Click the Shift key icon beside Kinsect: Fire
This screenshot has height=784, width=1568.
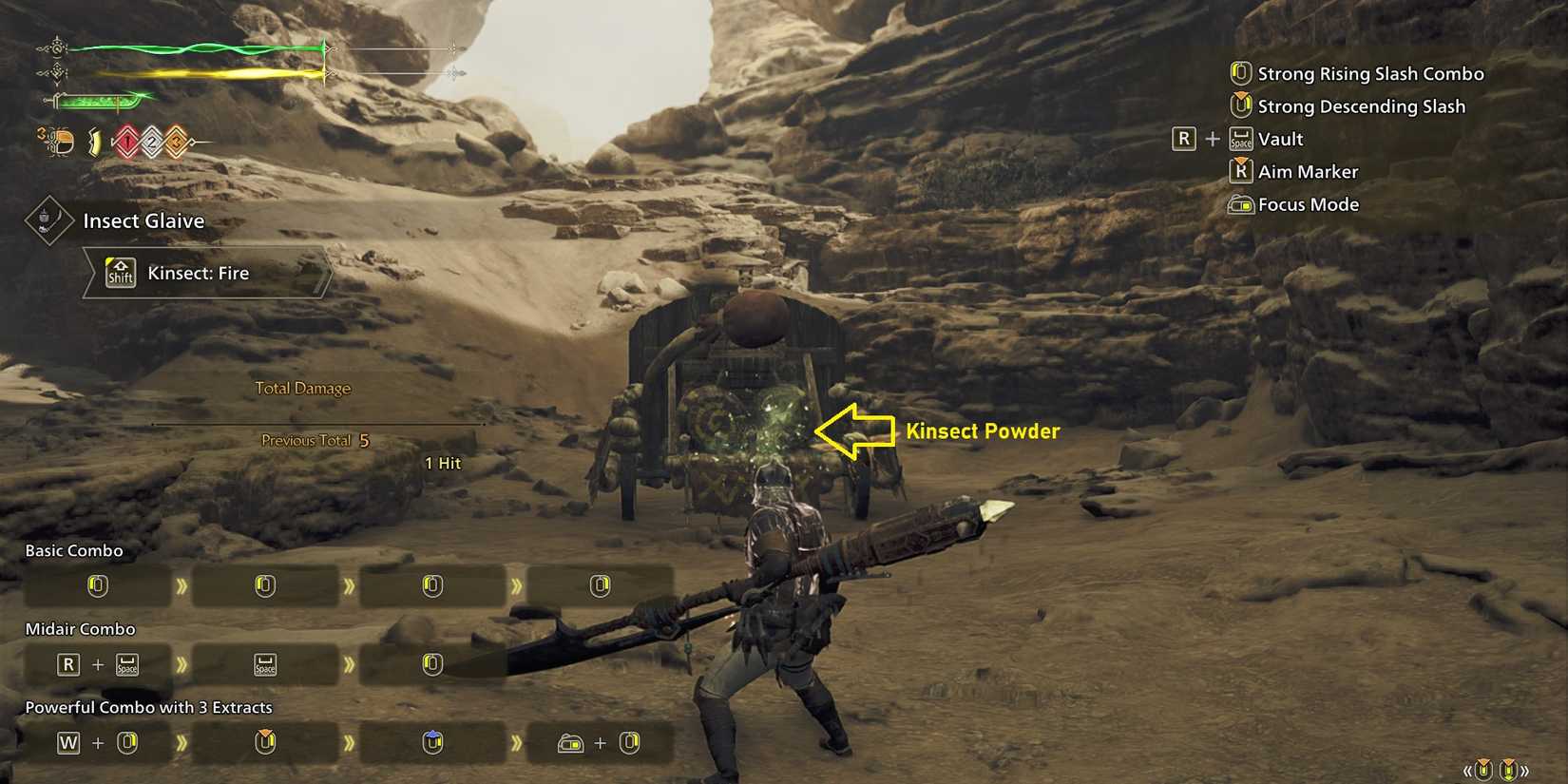(119, 273)
